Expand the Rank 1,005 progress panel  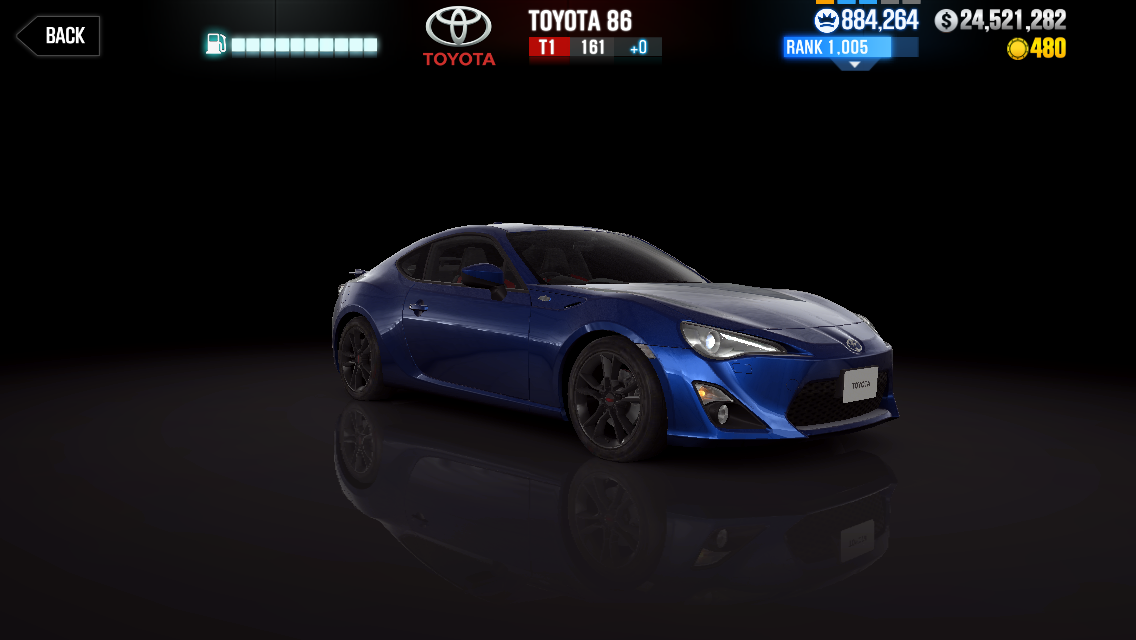click(x=850, y=49)
